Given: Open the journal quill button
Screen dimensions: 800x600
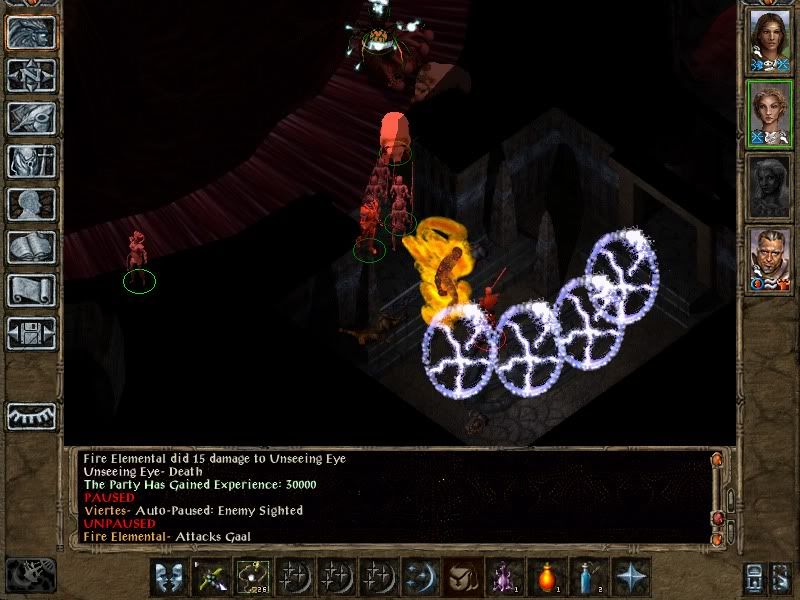Looking at the screenshot, I should 31,118.
